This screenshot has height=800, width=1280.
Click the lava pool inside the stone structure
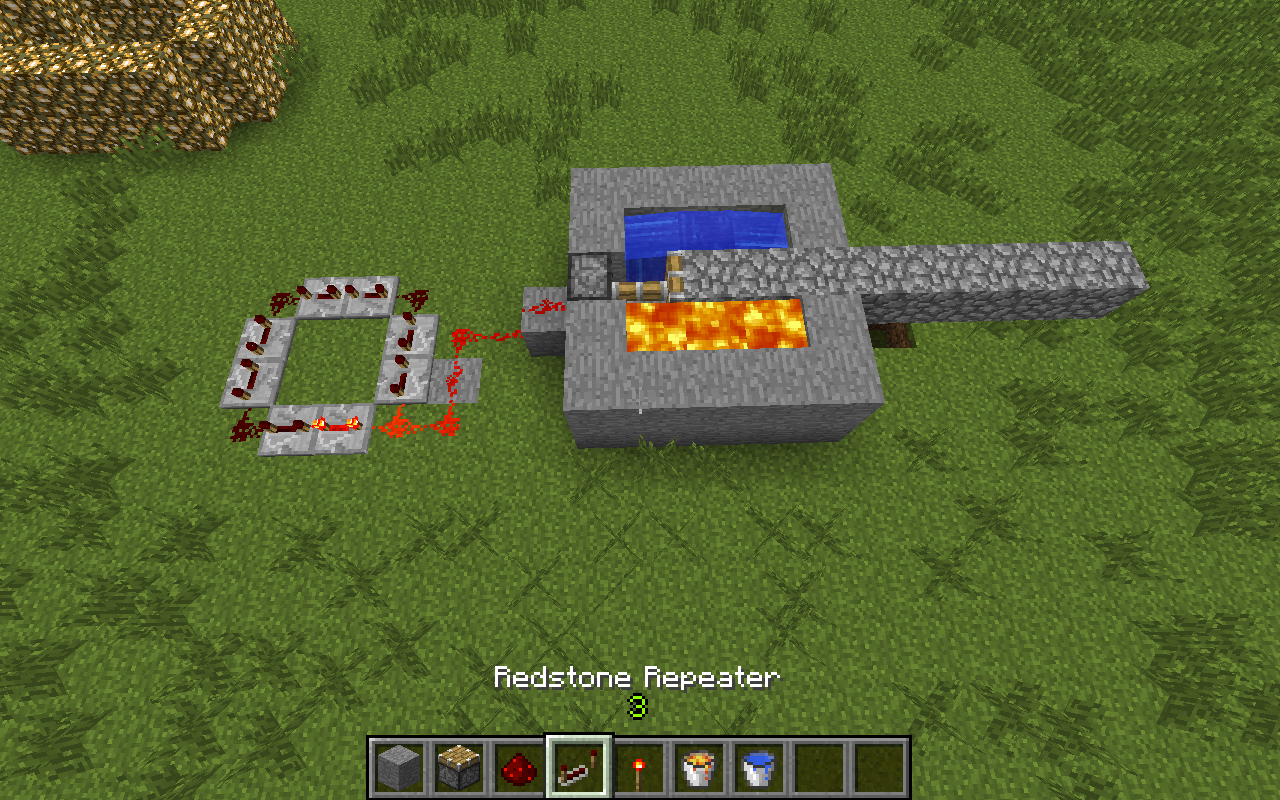(x=715, y=325)
